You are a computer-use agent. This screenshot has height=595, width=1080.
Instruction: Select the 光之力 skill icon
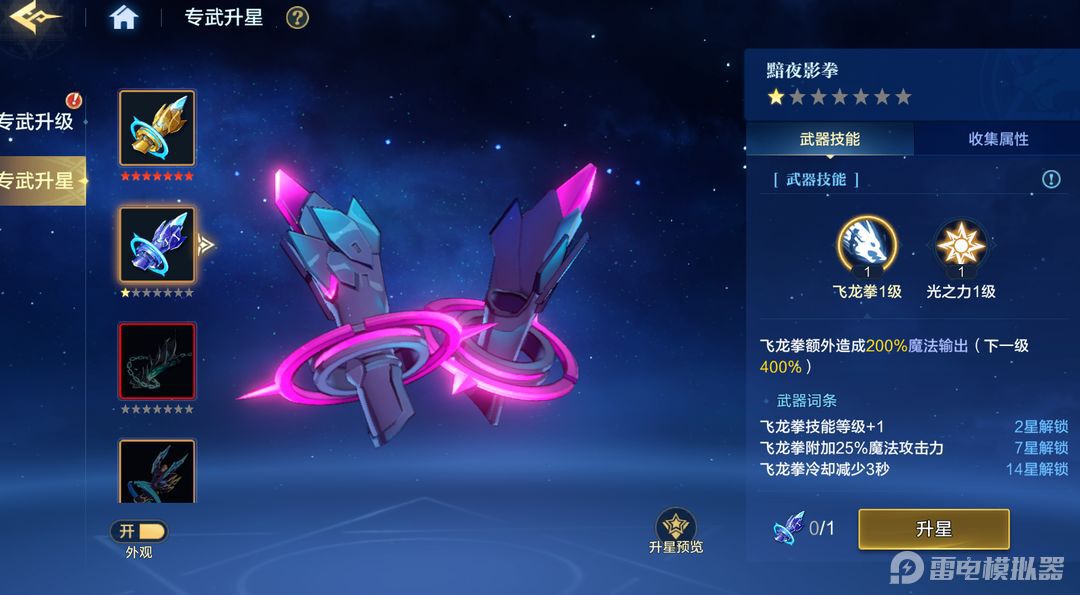click(960, 246)
